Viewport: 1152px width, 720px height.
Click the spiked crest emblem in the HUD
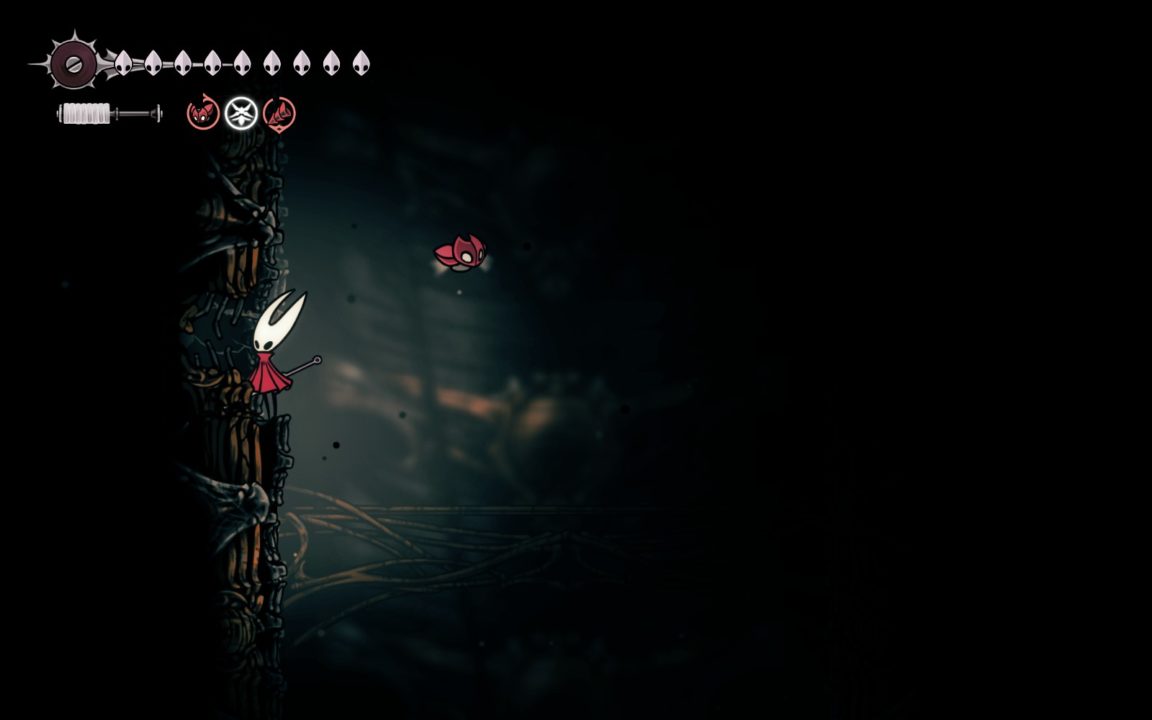point(73,63)
